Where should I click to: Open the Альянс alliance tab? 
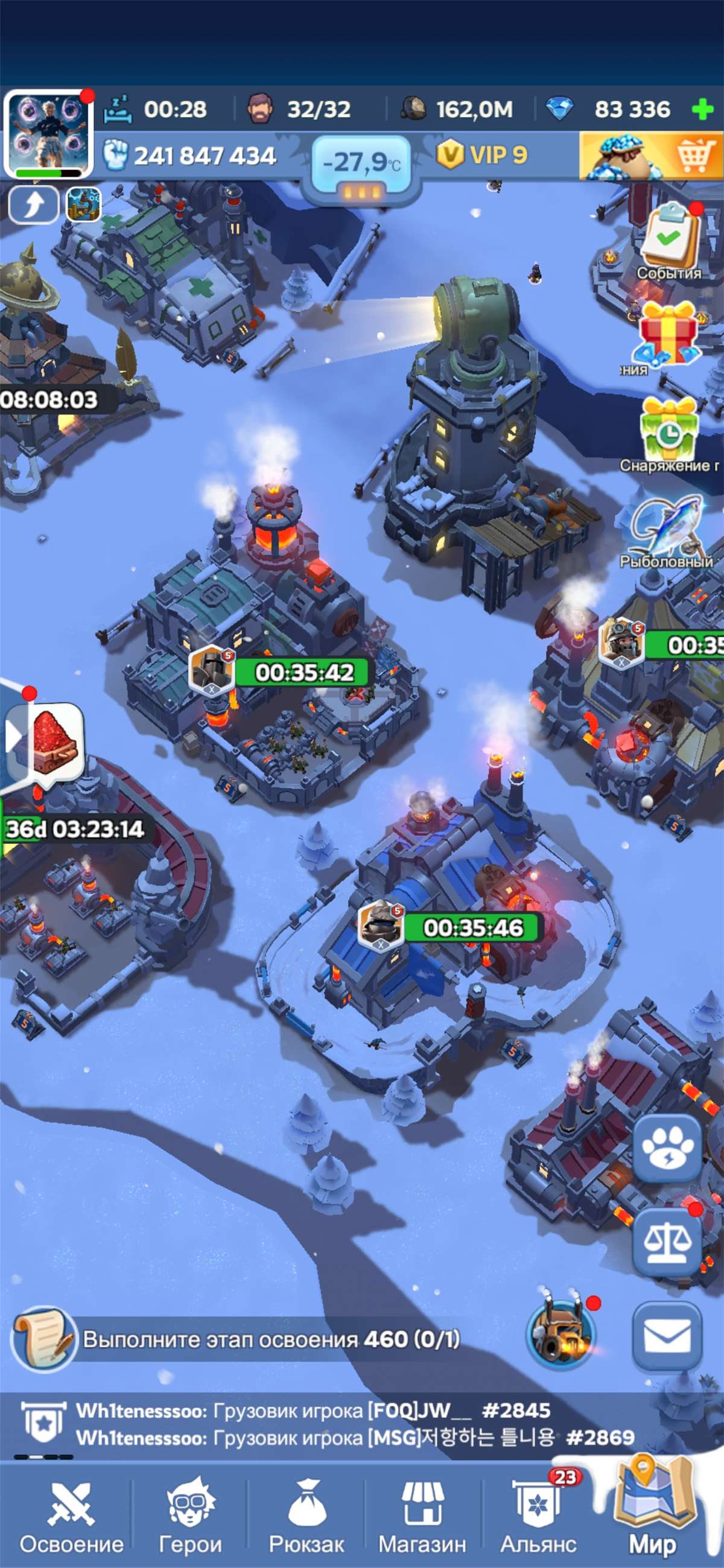click(538, 1517)
